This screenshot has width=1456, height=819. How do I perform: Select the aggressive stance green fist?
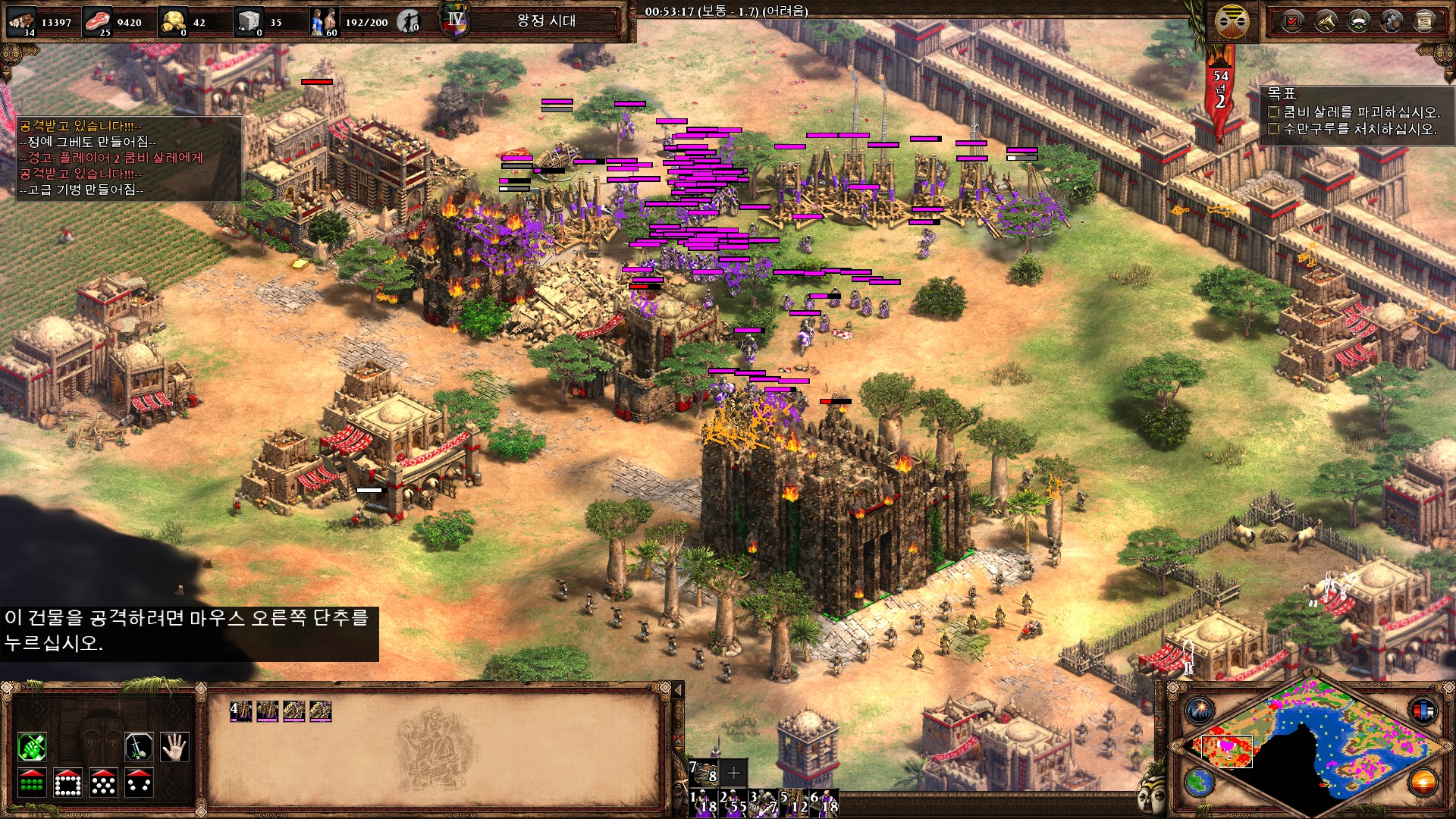tap(32, 747)
